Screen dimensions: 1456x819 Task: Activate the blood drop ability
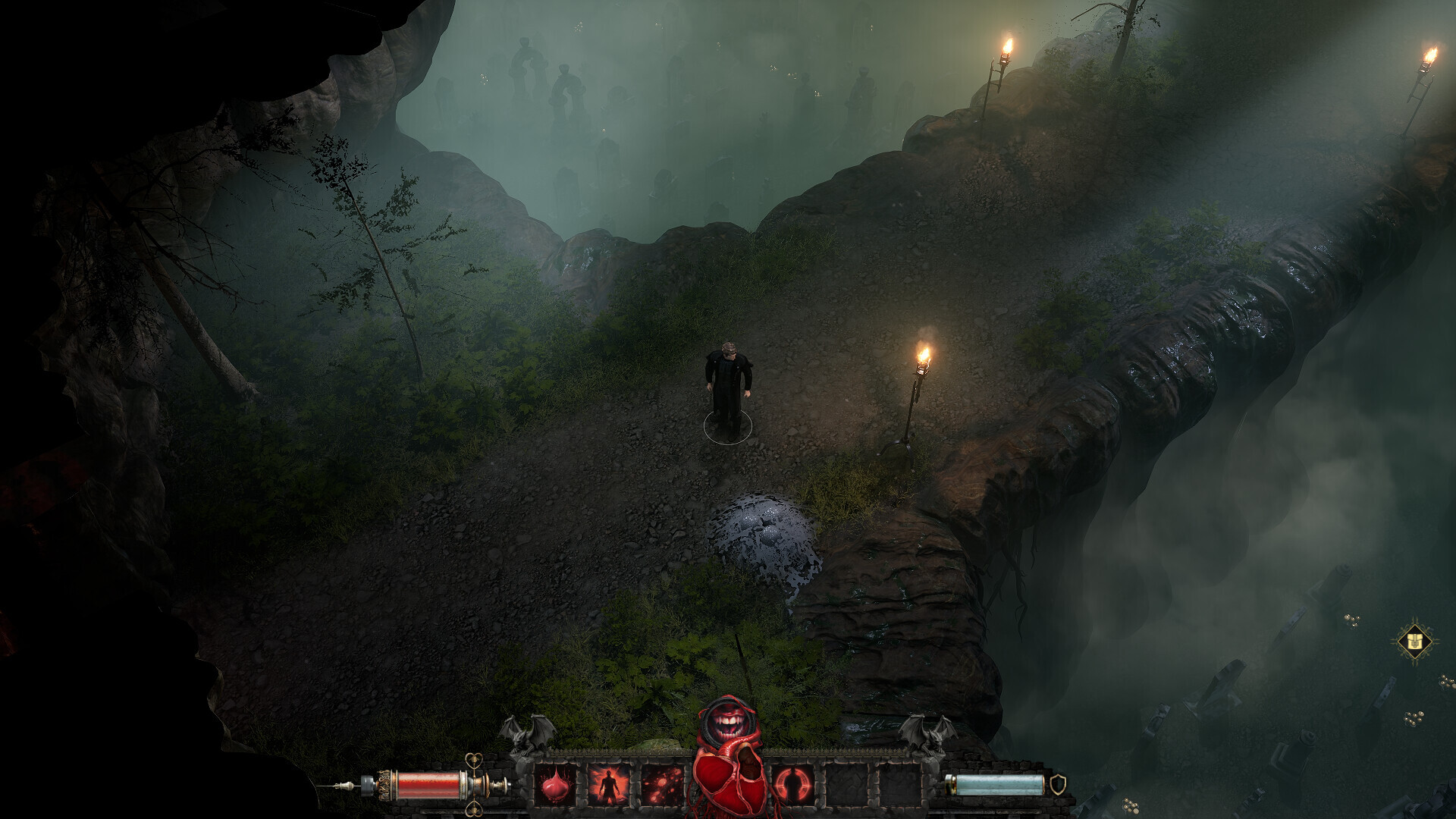557,783
